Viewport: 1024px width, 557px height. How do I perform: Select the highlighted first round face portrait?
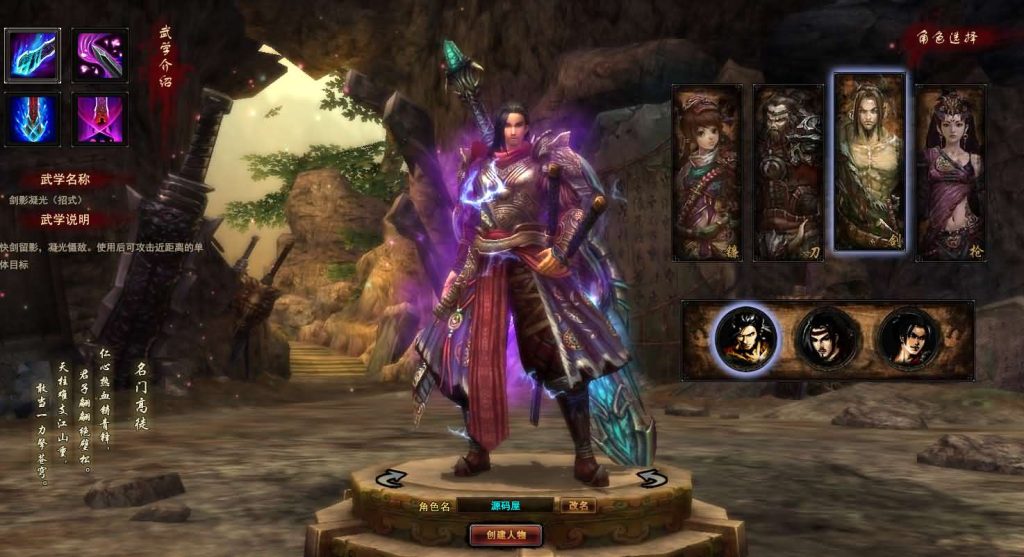tap(746, 339)
